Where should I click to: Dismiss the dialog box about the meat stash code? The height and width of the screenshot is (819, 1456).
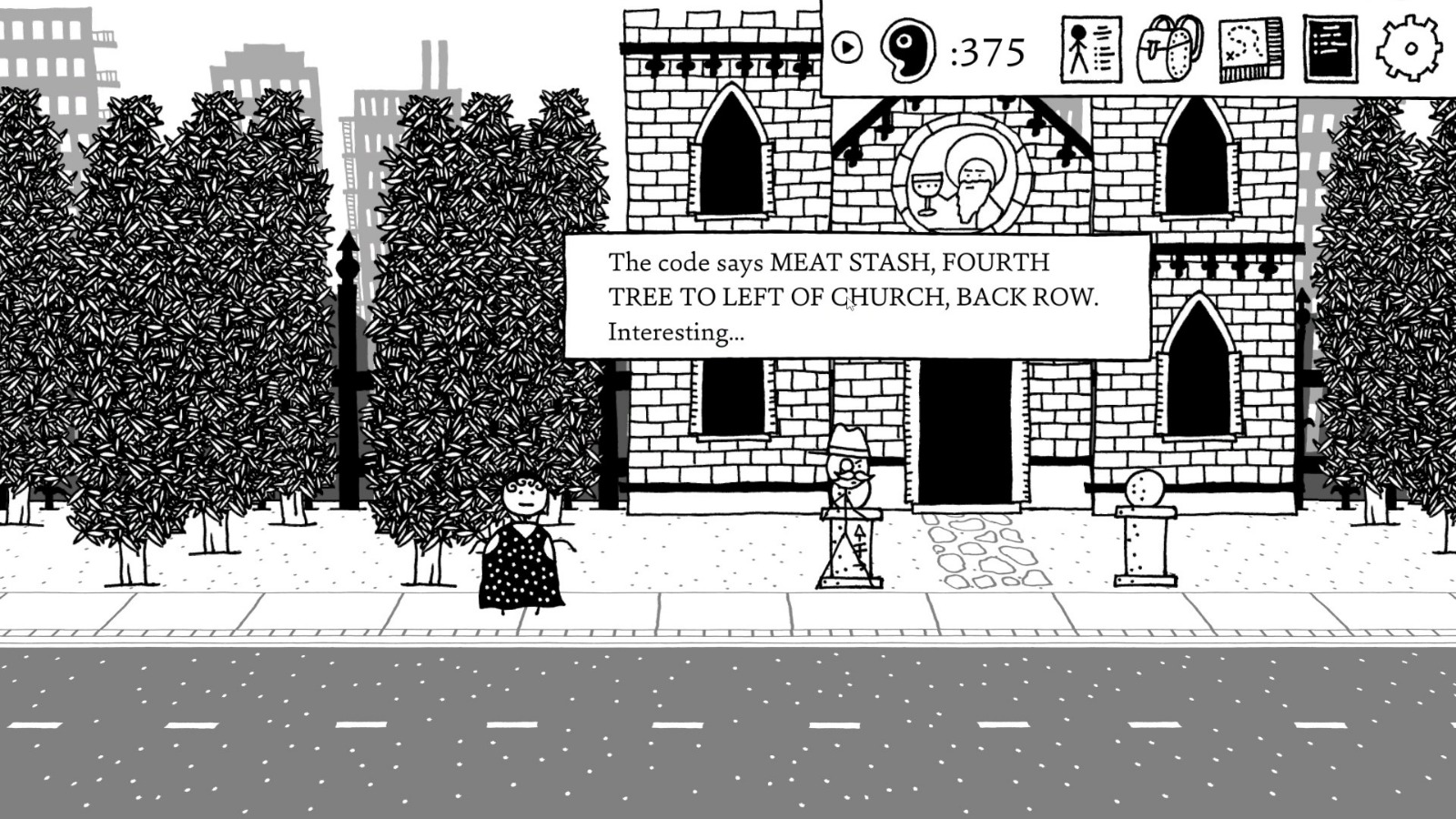coord(855,296)
